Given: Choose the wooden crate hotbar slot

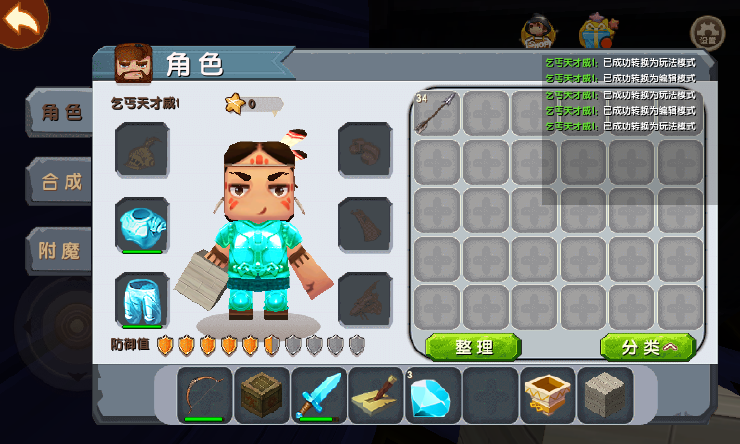Looking at the screenshot, I should [x=262, y=394].
